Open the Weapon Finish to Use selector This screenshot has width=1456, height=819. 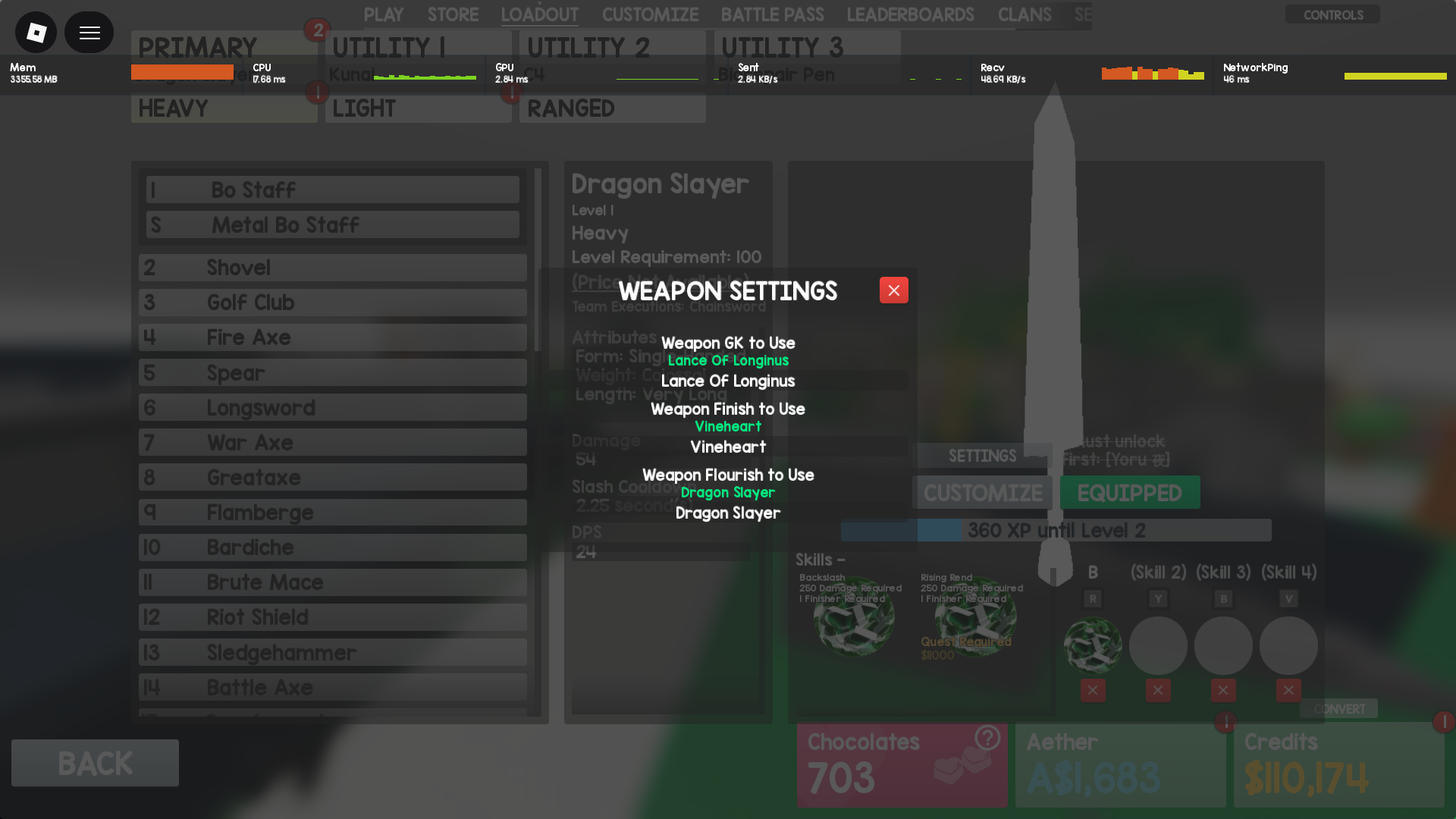click(x=727, y=447)
